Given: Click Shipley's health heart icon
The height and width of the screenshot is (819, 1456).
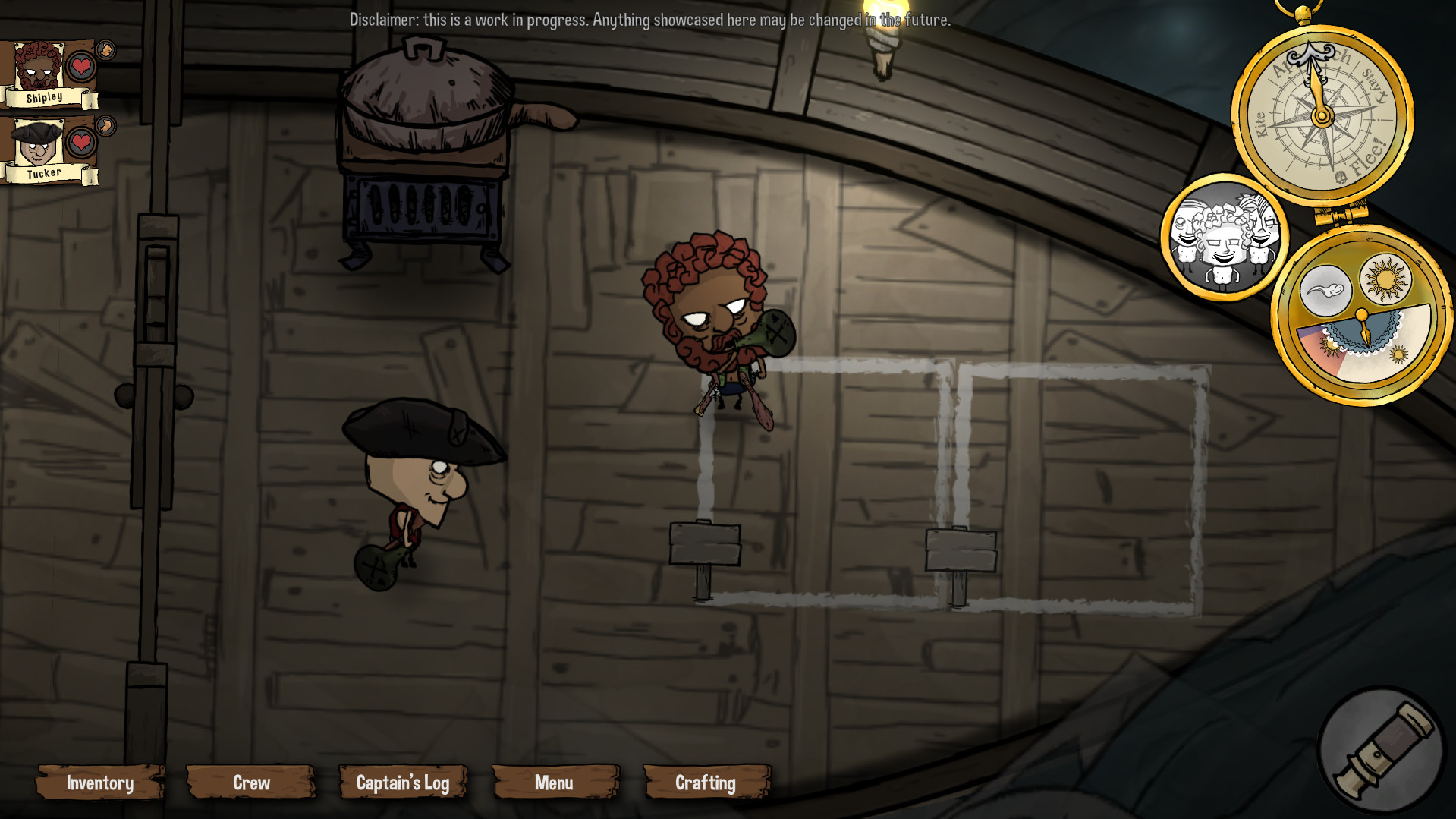Looking at the screenshot, I should point(80,68).
